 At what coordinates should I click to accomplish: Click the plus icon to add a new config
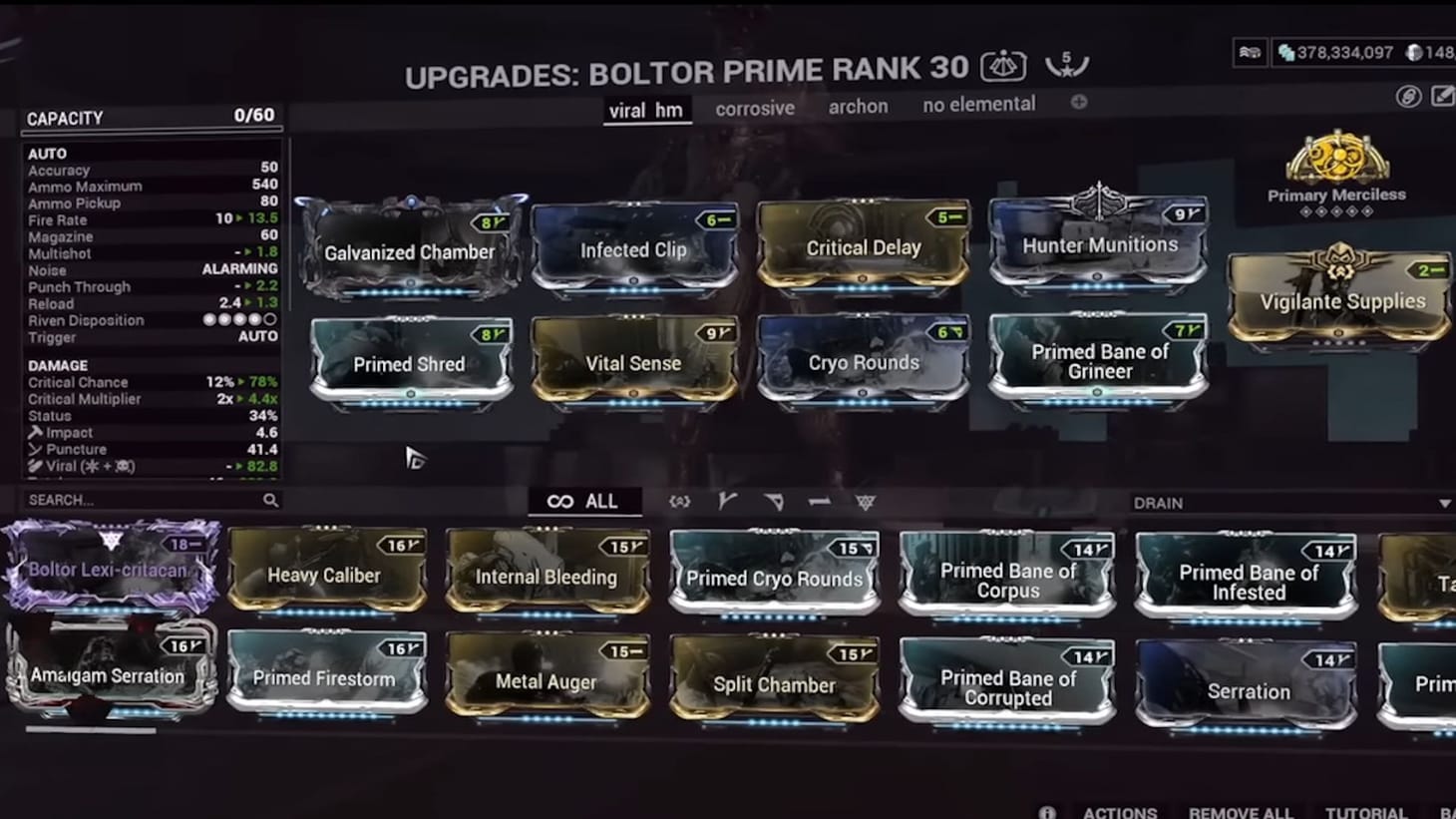point(1076,101)
